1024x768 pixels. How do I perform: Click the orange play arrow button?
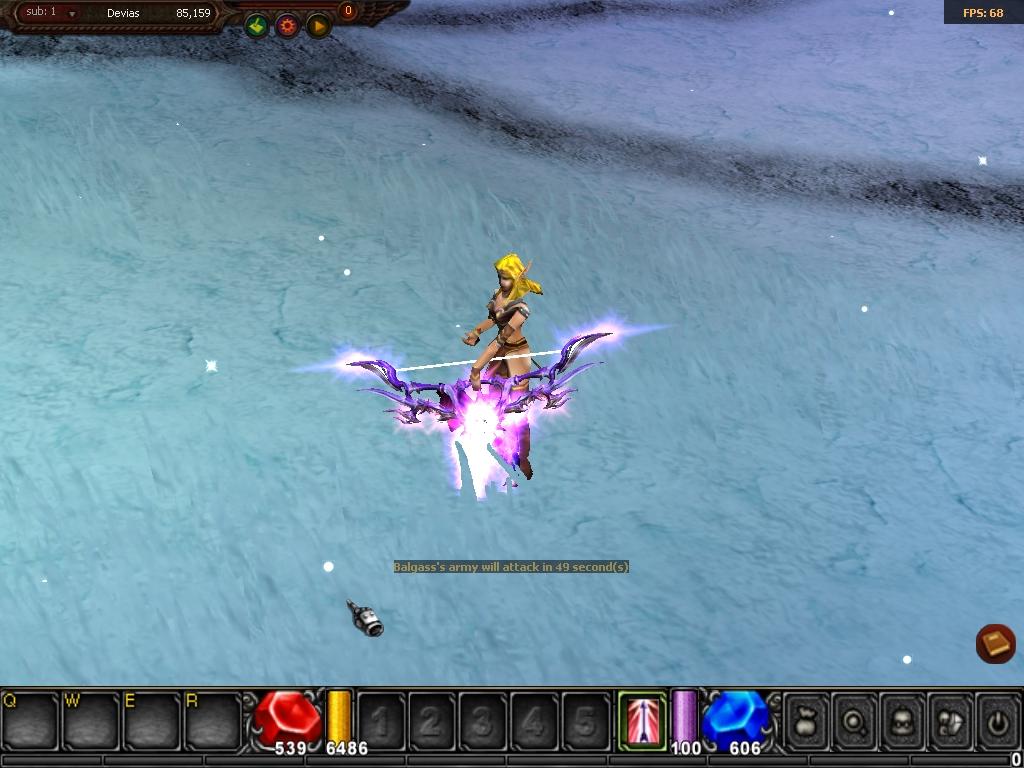coord(318,26)
